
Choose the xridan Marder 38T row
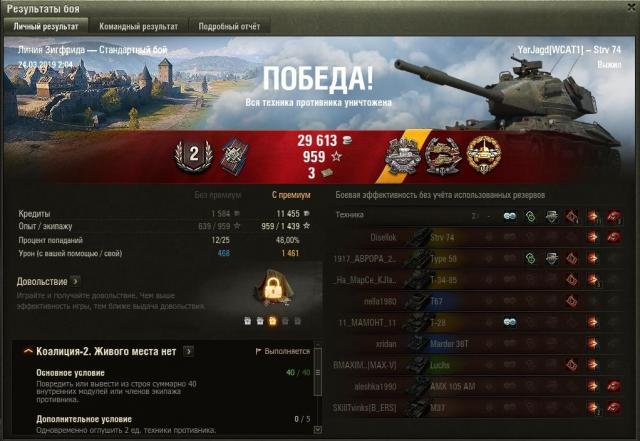(478, 342)
